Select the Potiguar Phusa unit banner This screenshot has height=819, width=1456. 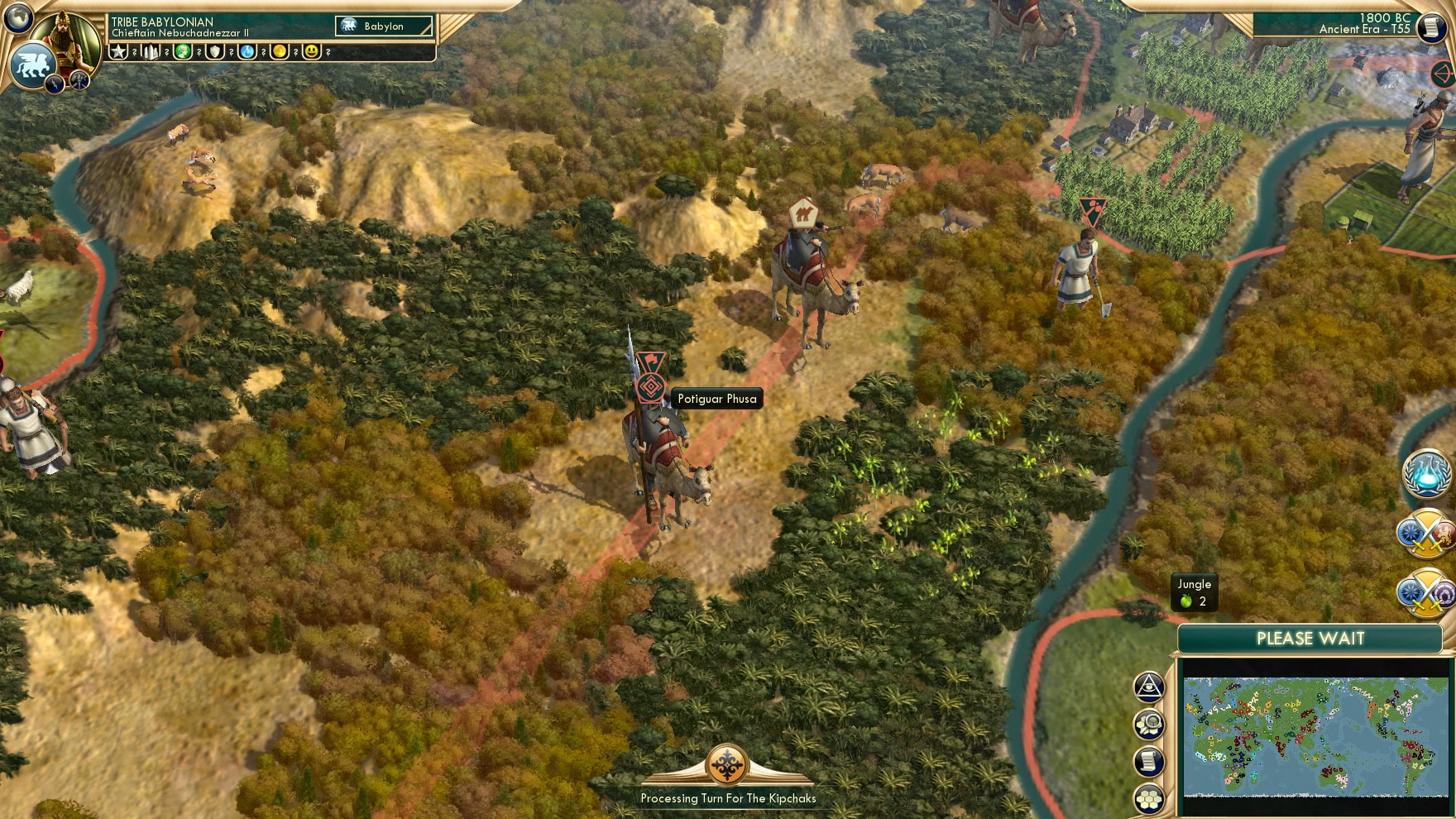[x=654, y=382]
